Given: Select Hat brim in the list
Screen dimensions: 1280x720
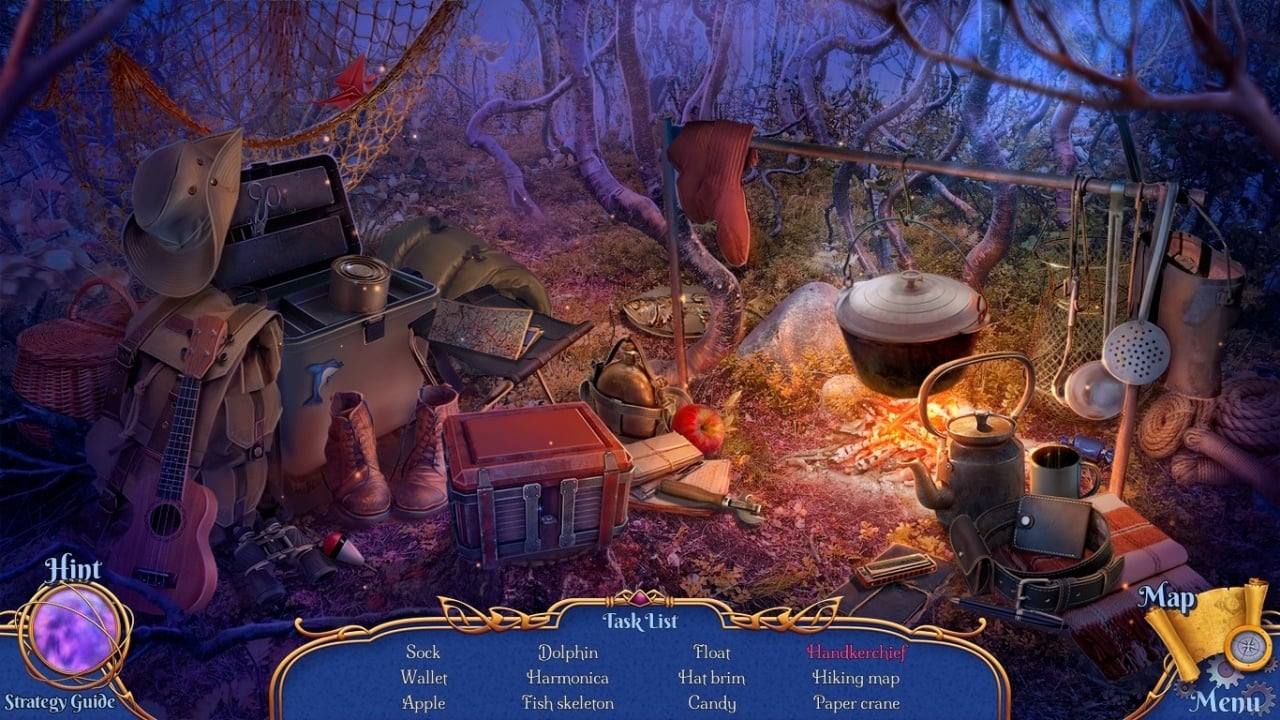Looking at the screenshot, I should (x=712, y=678).
